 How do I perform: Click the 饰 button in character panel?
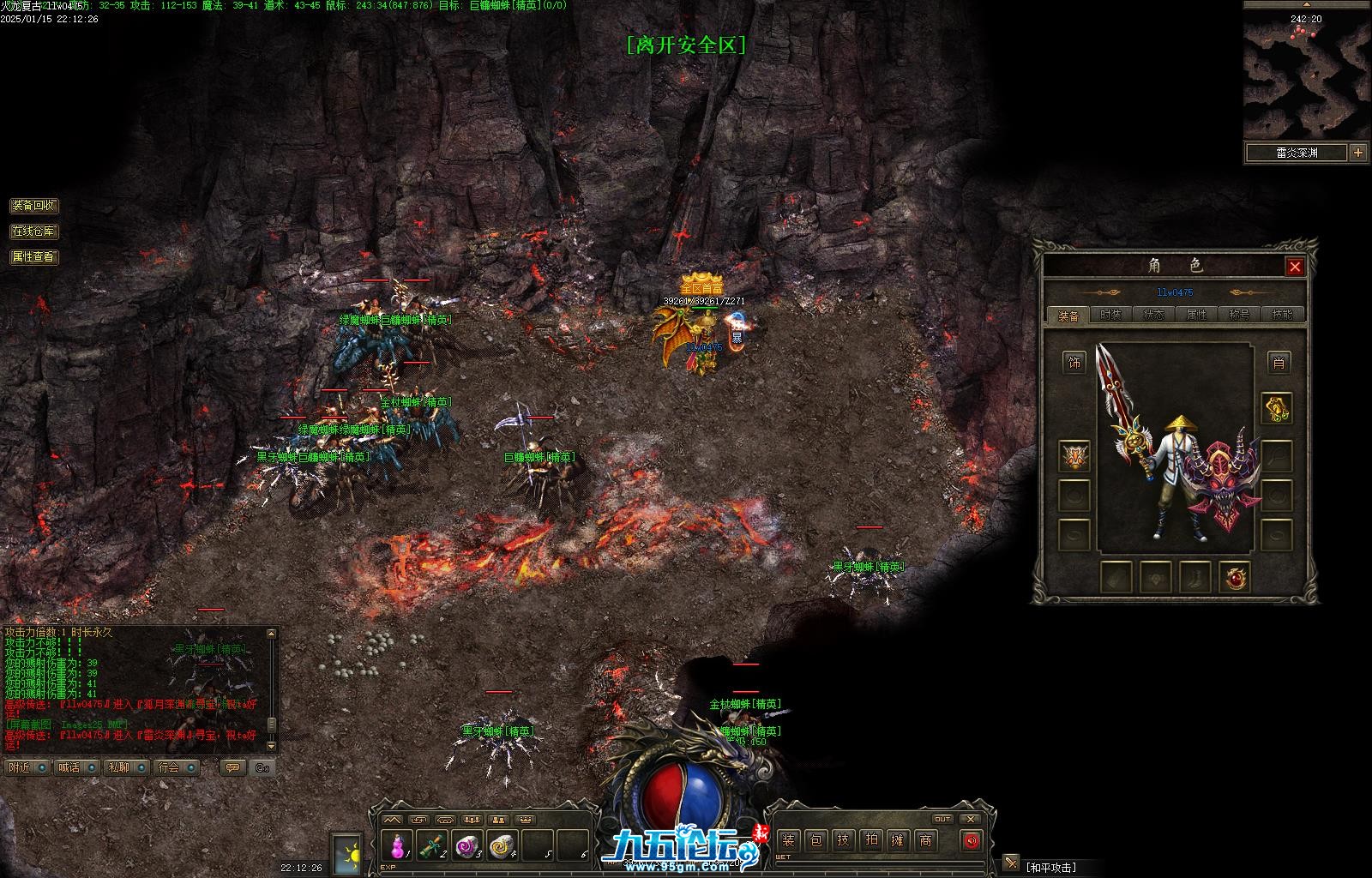point(1074,363)
